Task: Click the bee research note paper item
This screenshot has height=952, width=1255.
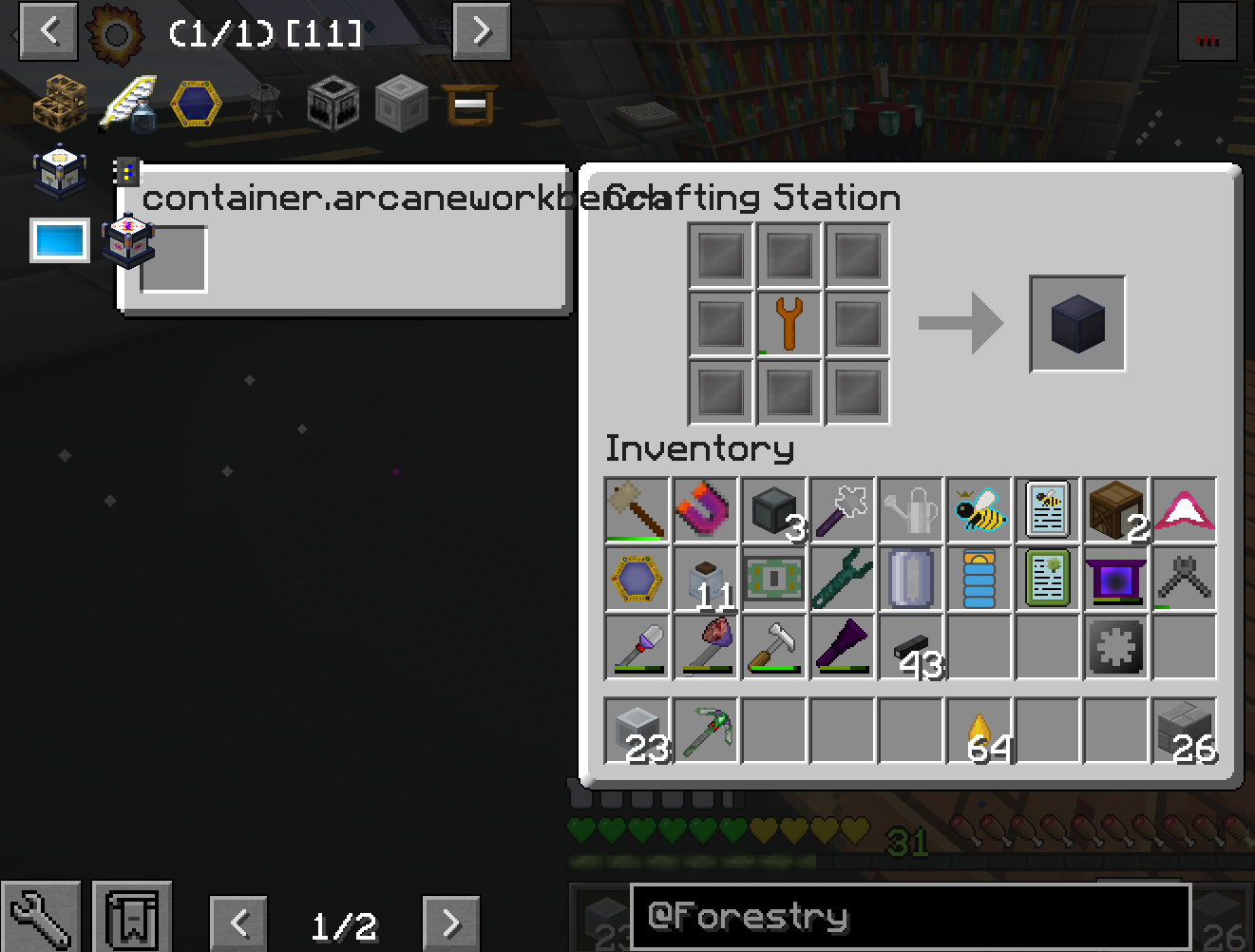Action: tap(1047, 510)
